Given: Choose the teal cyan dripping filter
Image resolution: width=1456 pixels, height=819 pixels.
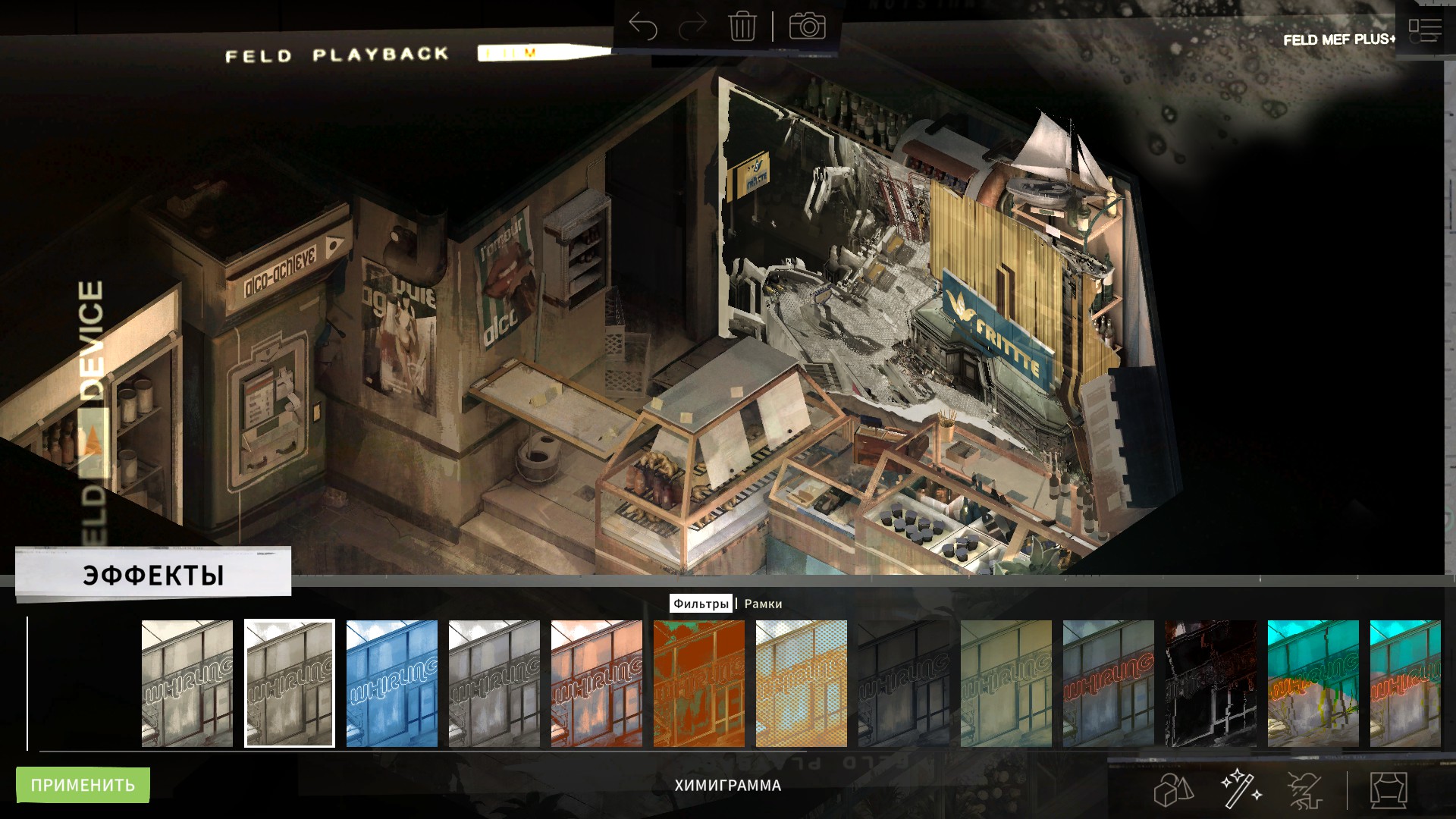Looking at the screenshot, I should [1313, 683].
